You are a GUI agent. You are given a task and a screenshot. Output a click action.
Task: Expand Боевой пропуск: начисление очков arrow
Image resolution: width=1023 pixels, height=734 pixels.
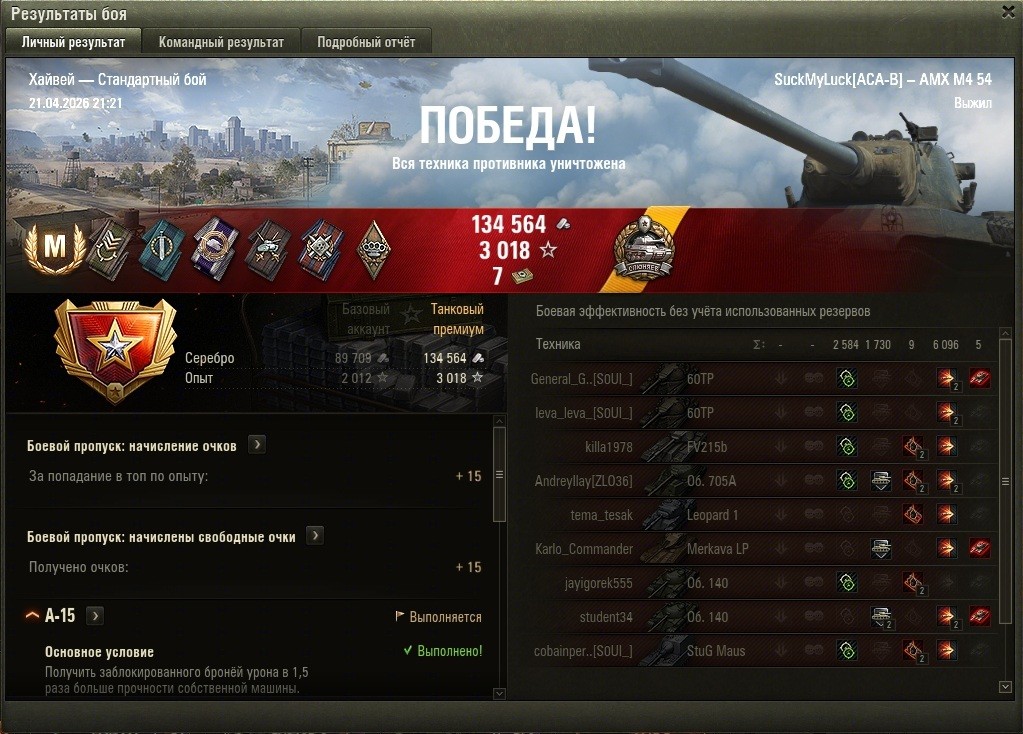(x=257, y=445)
